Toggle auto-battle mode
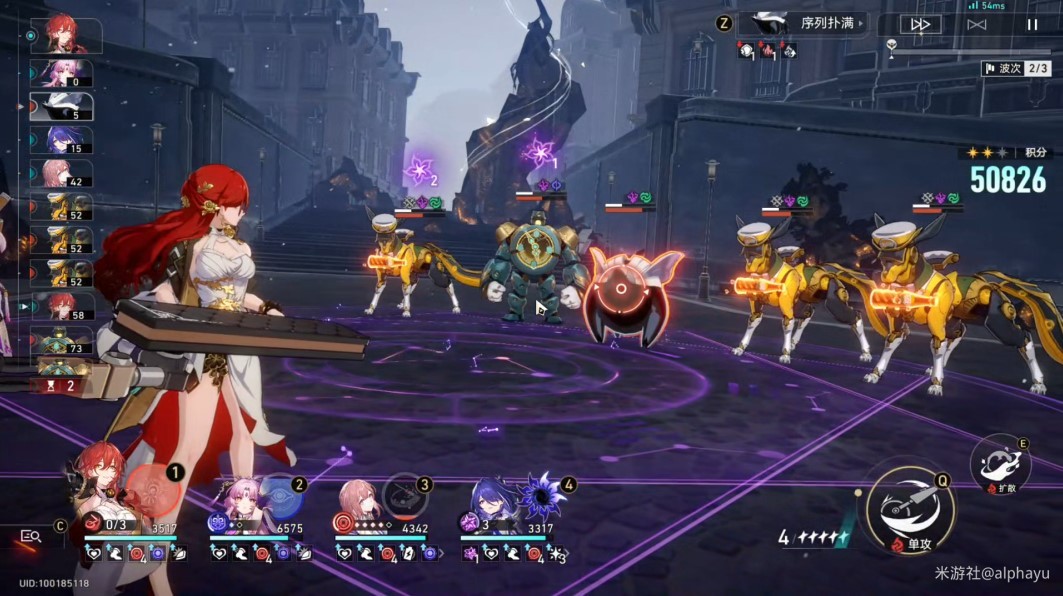This screenshot has height=596, width=1063. tap(977, 24)
